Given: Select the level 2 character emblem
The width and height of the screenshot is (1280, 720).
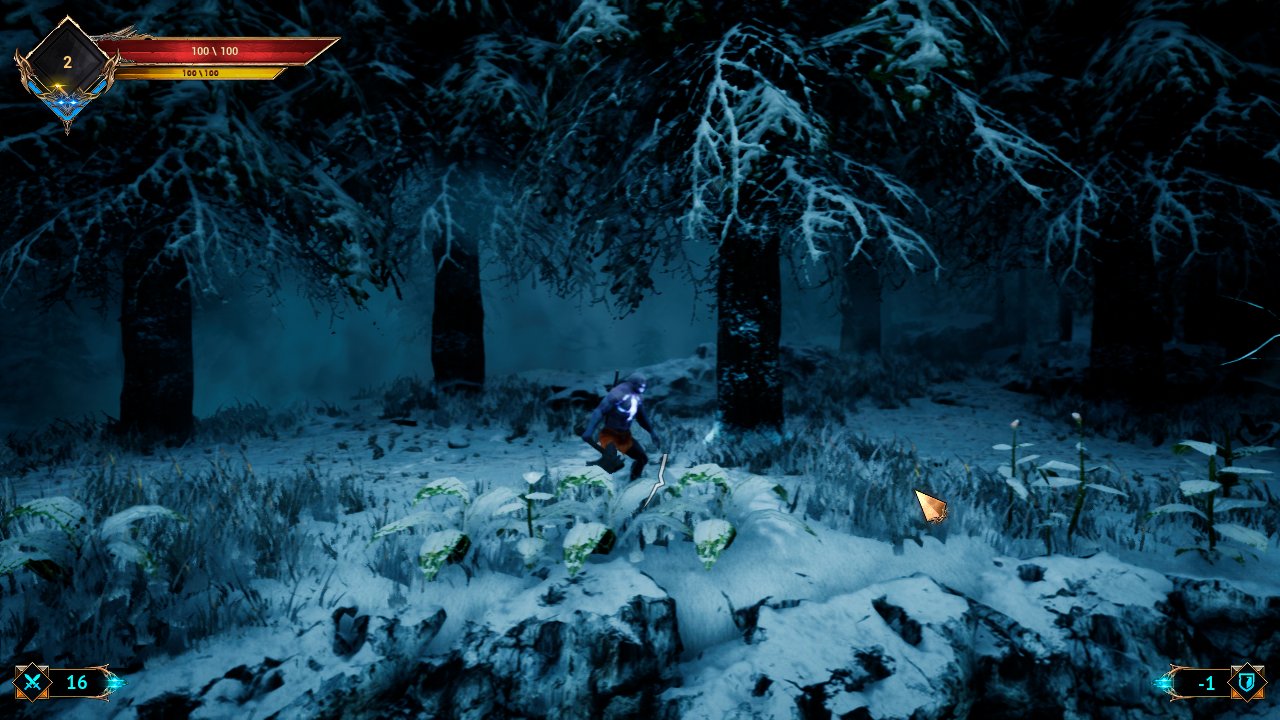Looking at the screenshot, I should point(67,63).
